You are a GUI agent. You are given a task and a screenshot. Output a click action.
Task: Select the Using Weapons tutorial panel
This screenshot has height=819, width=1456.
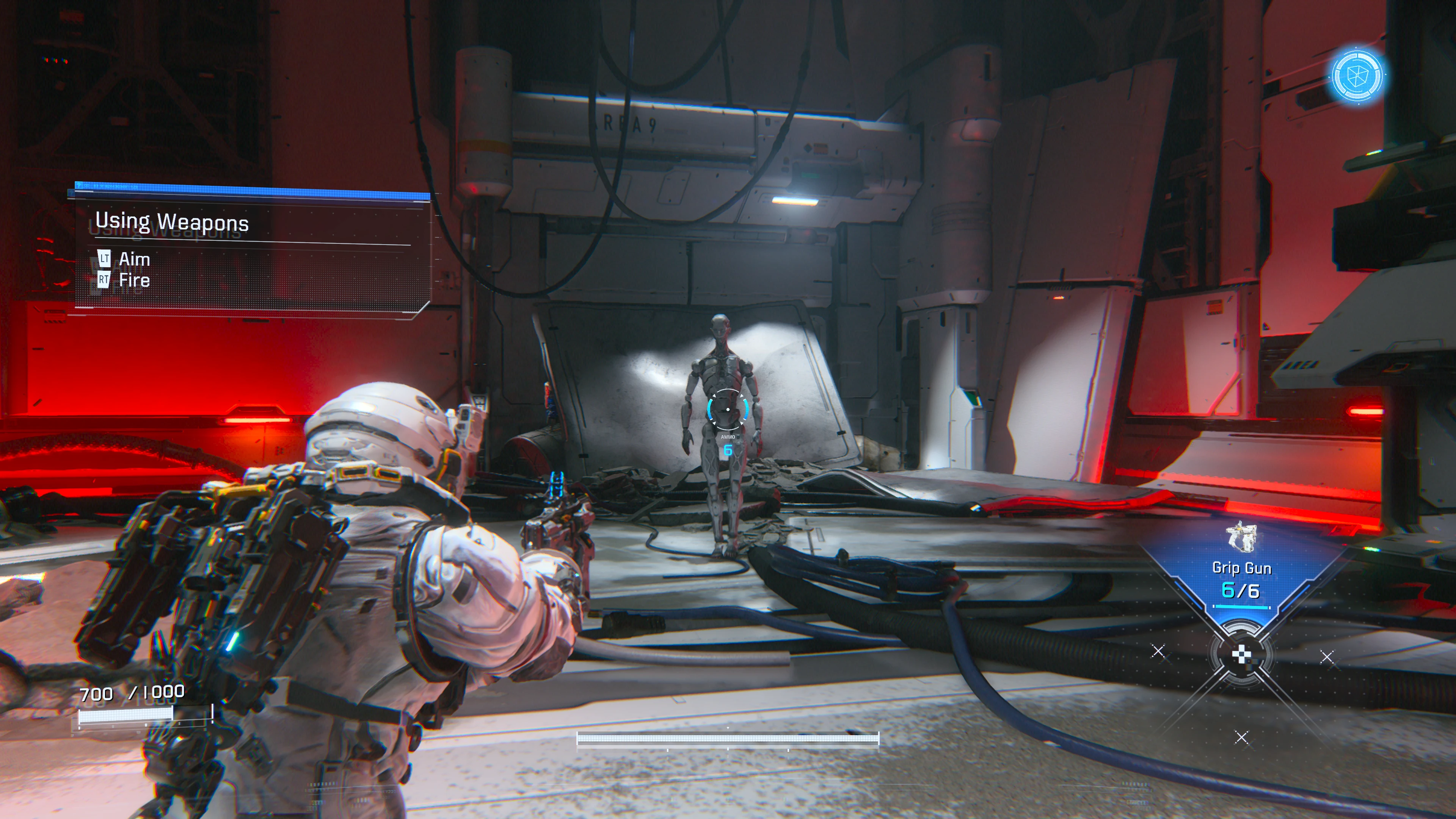pos(252,251)
